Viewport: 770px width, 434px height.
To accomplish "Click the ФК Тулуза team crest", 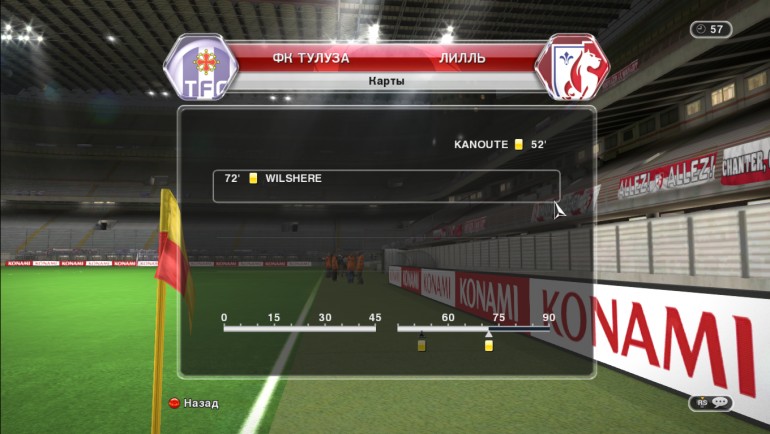I will pos(201,68).
